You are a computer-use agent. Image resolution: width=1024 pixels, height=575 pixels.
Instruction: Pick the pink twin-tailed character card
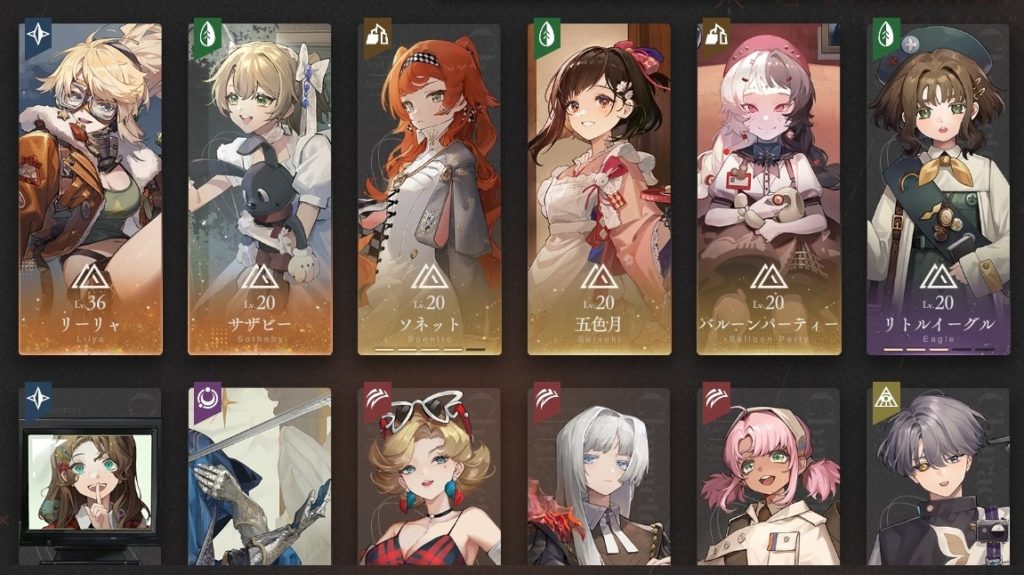(768, 480)
